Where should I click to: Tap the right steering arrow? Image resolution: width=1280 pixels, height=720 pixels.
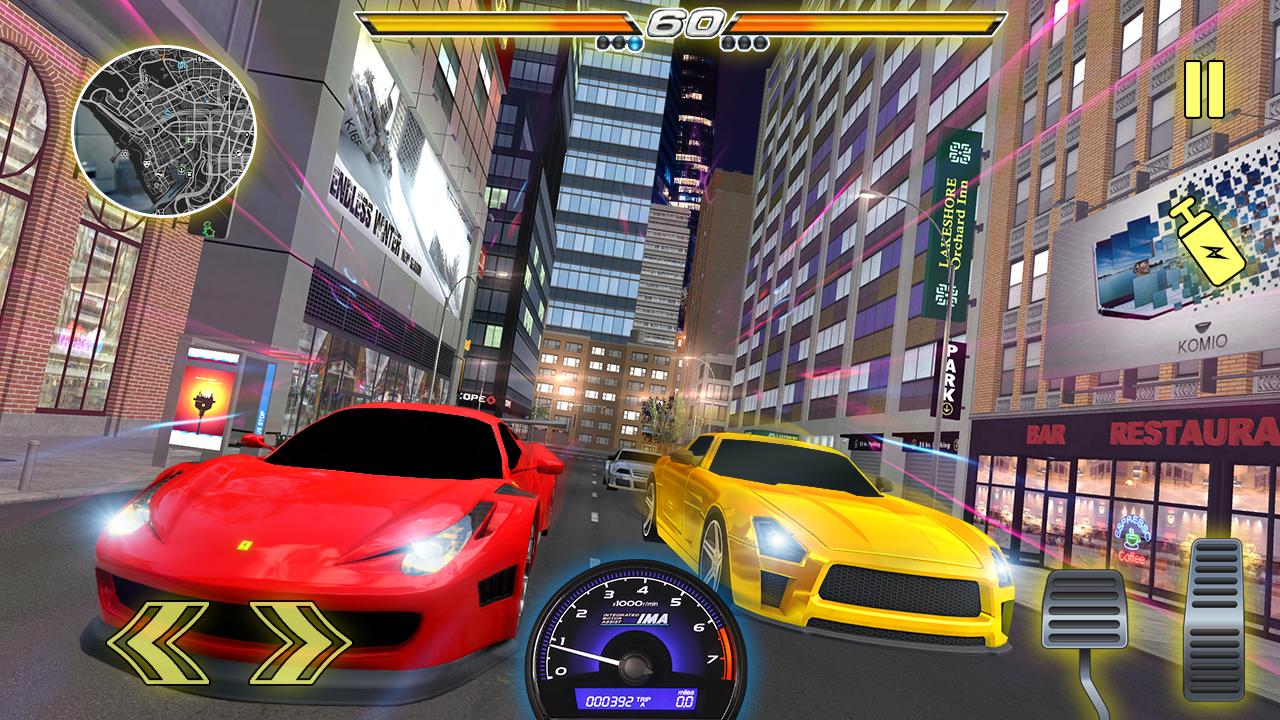pyautogui.click(x=300, y=645)
